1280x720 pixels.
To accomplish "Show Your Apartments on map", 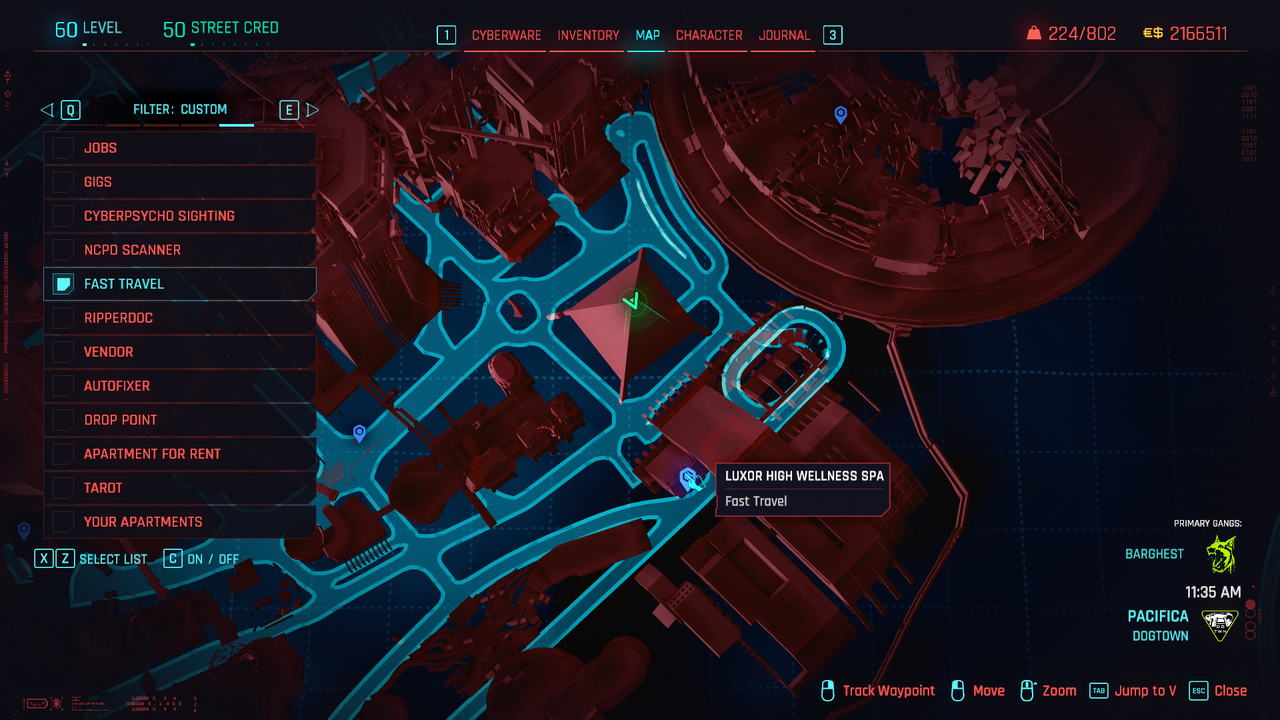I will (64, 522).
